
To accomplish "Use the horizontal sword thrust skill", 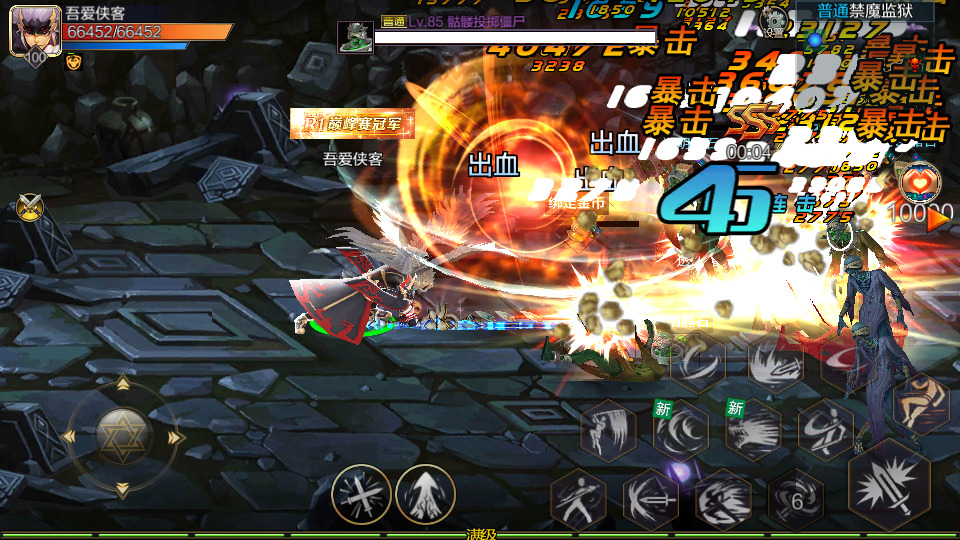I will click(x=650, y=498).
